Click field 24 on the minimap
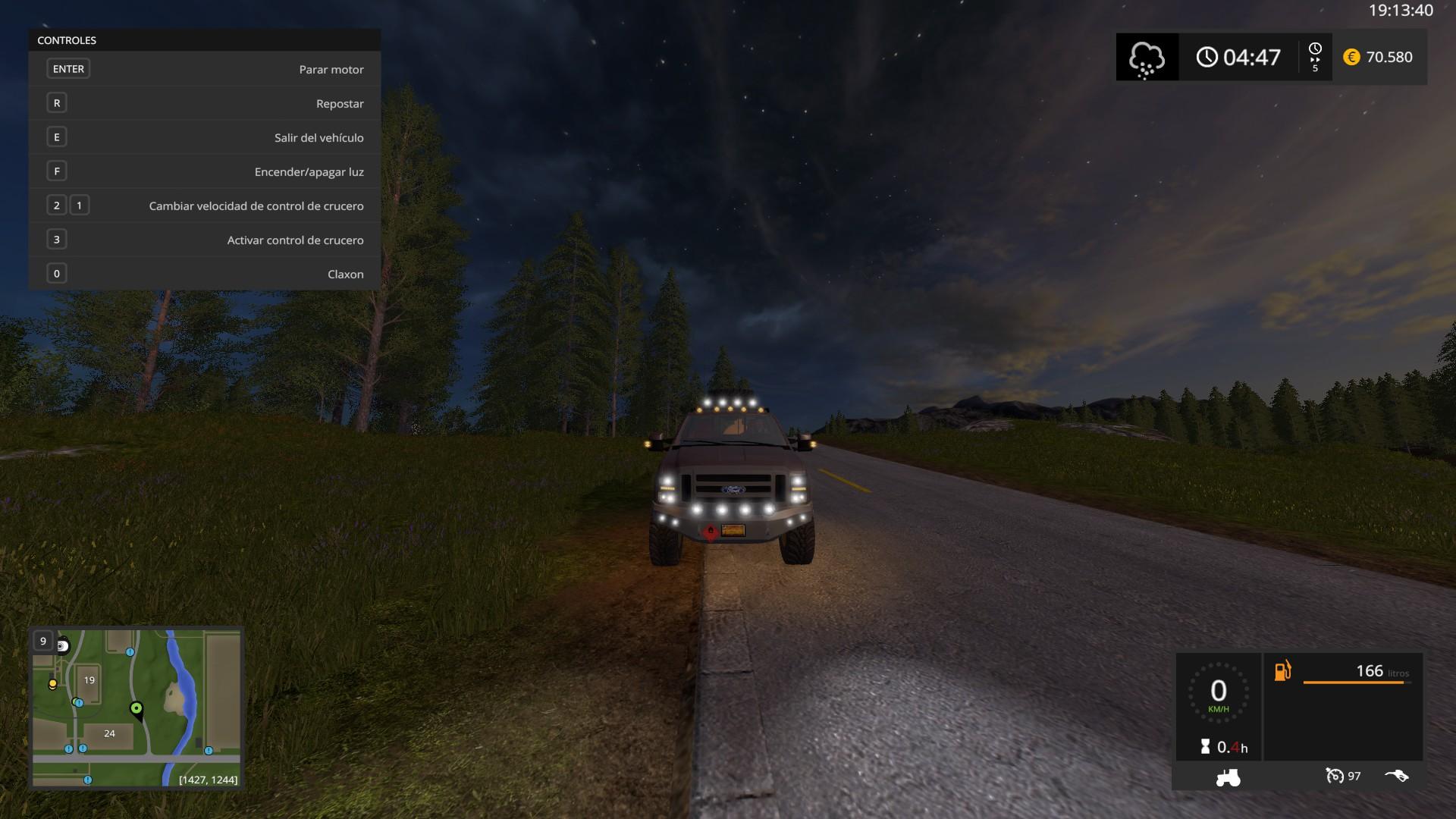Viewport: 1456px width, 819px height. click(110, 733)
